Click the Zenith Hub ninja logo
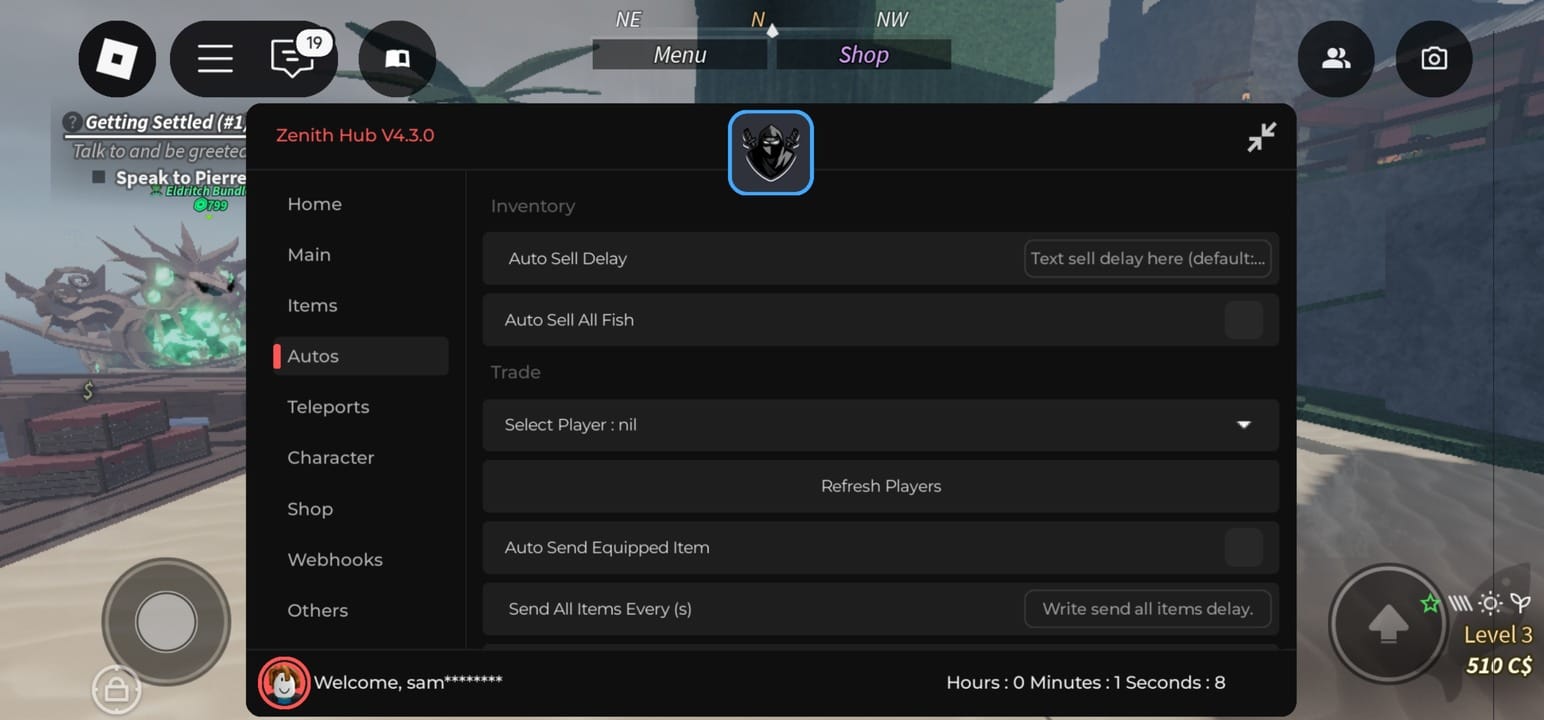This screenshot has height=720, width=1544. tap(770, 152)
